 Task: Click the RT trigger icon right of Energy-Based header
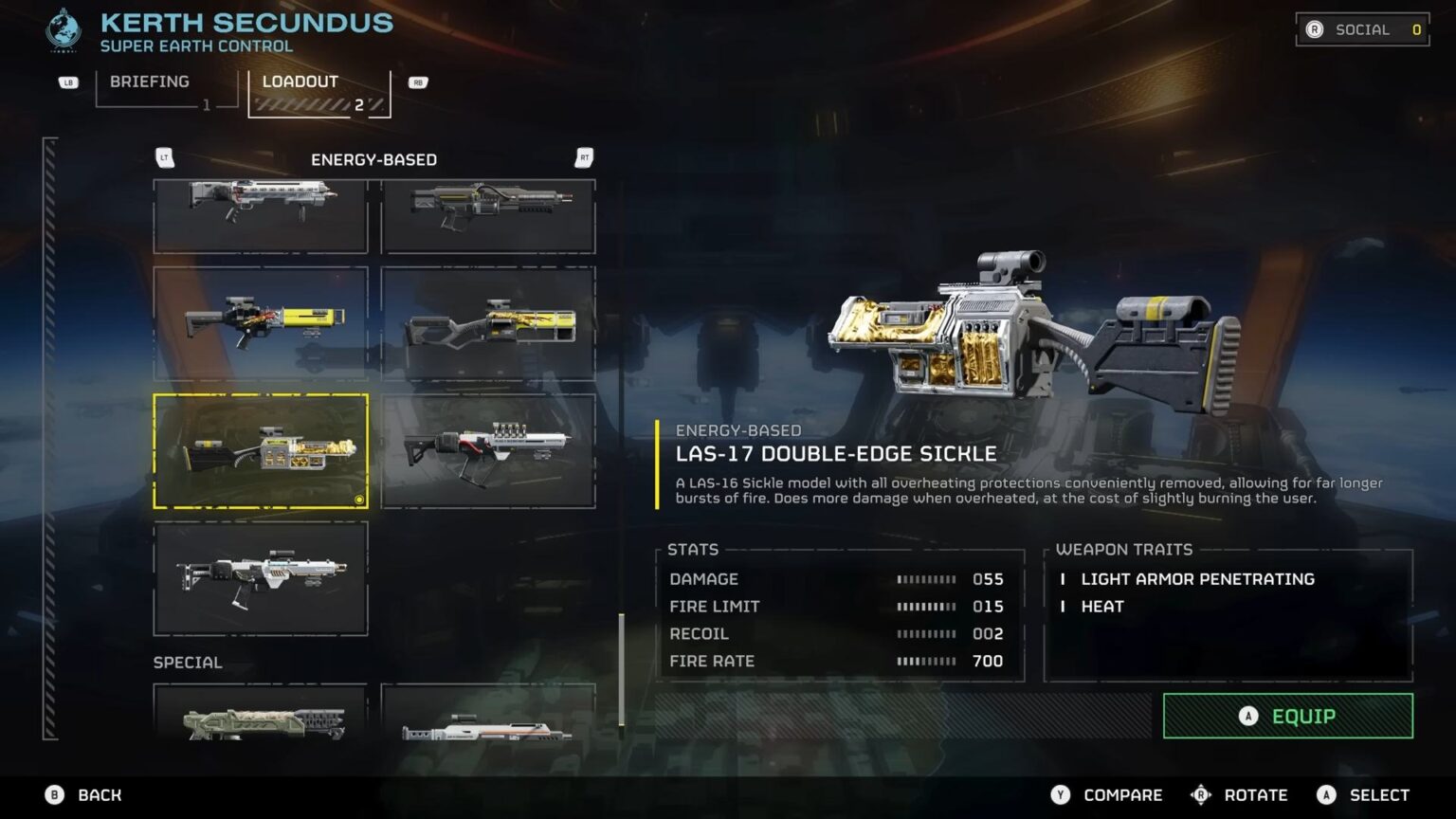tap(584, 157)
